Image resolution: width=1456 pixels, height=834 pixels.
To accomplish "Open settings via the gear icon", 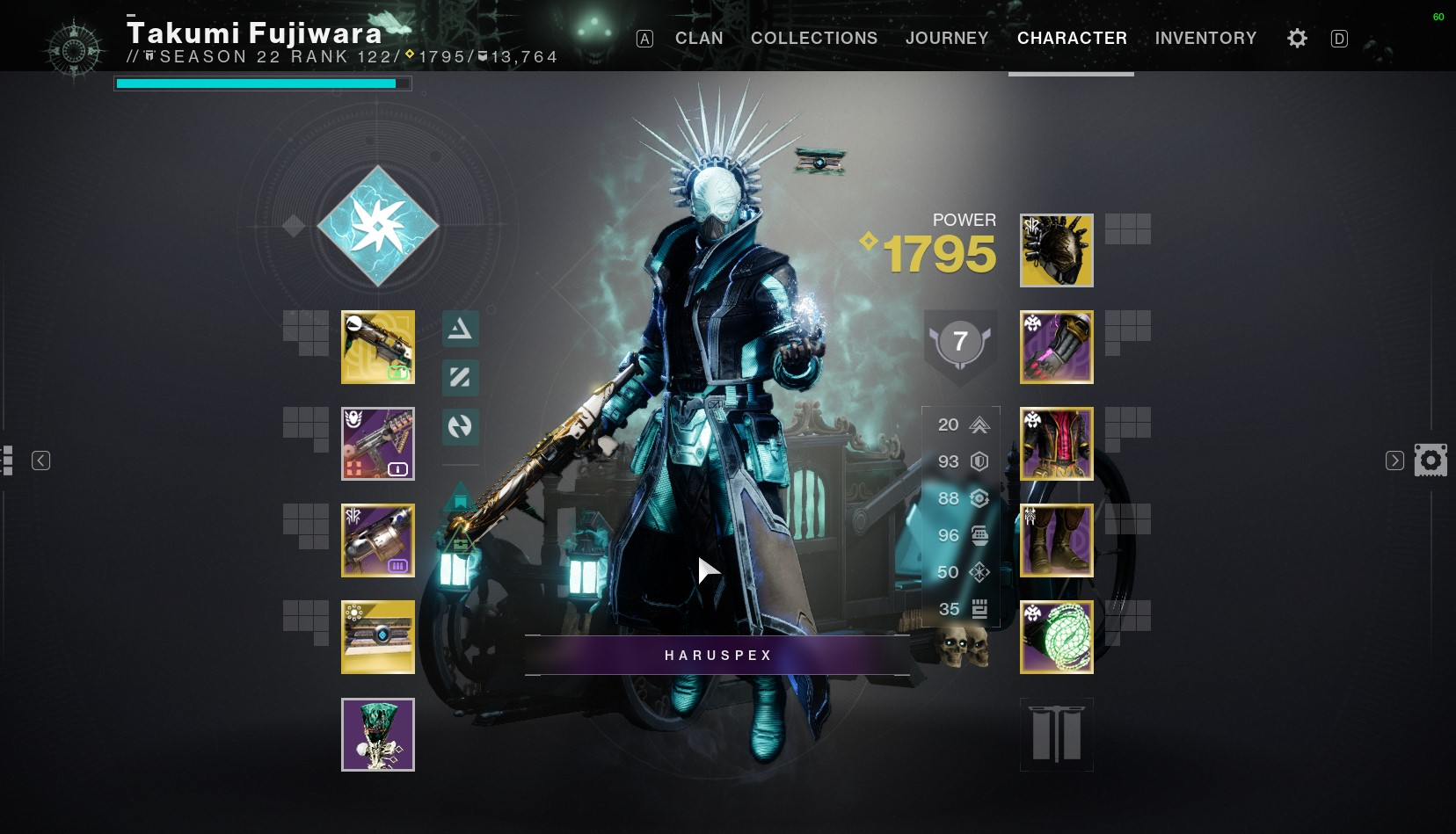I will click(1297, 38).
